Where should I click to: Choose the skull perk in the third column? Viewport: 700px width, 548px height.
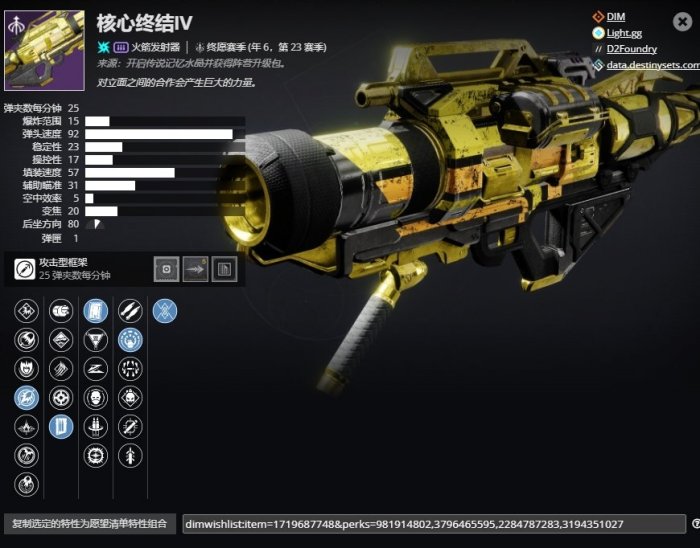(x=96, y=398)
